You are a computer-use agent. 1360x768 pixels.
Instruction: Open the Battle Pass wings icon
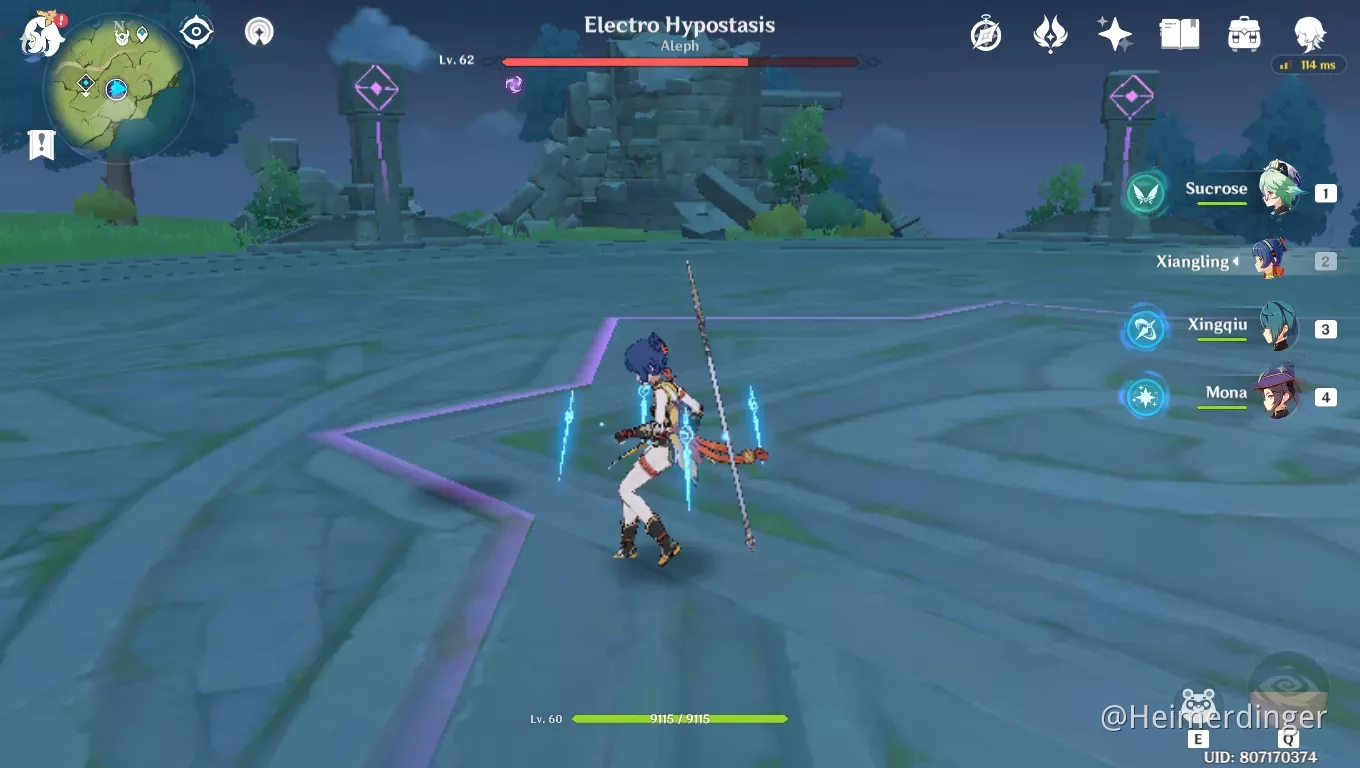tap(1049, 33)
